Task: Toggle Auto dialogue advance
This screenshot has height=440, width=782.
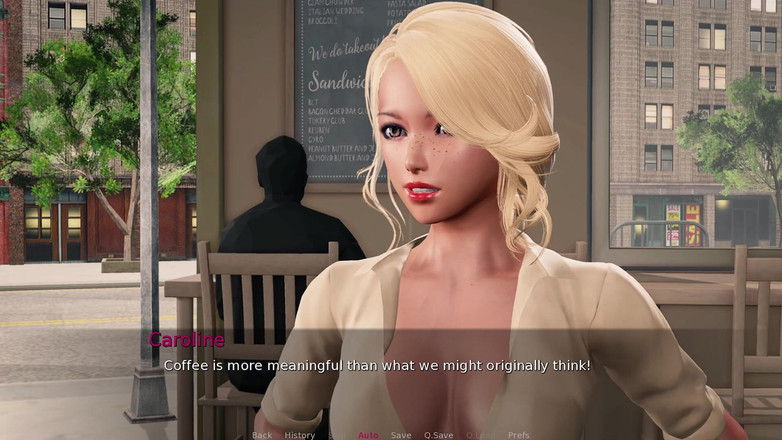Action: coord(368,435)
